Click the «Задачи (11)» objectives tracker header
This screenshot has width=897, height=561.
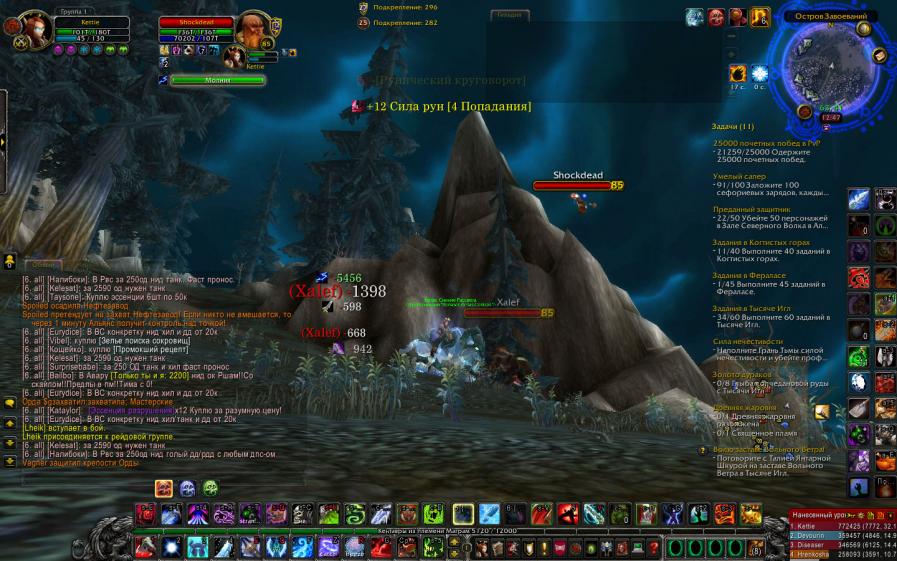[x=733, y=127]
